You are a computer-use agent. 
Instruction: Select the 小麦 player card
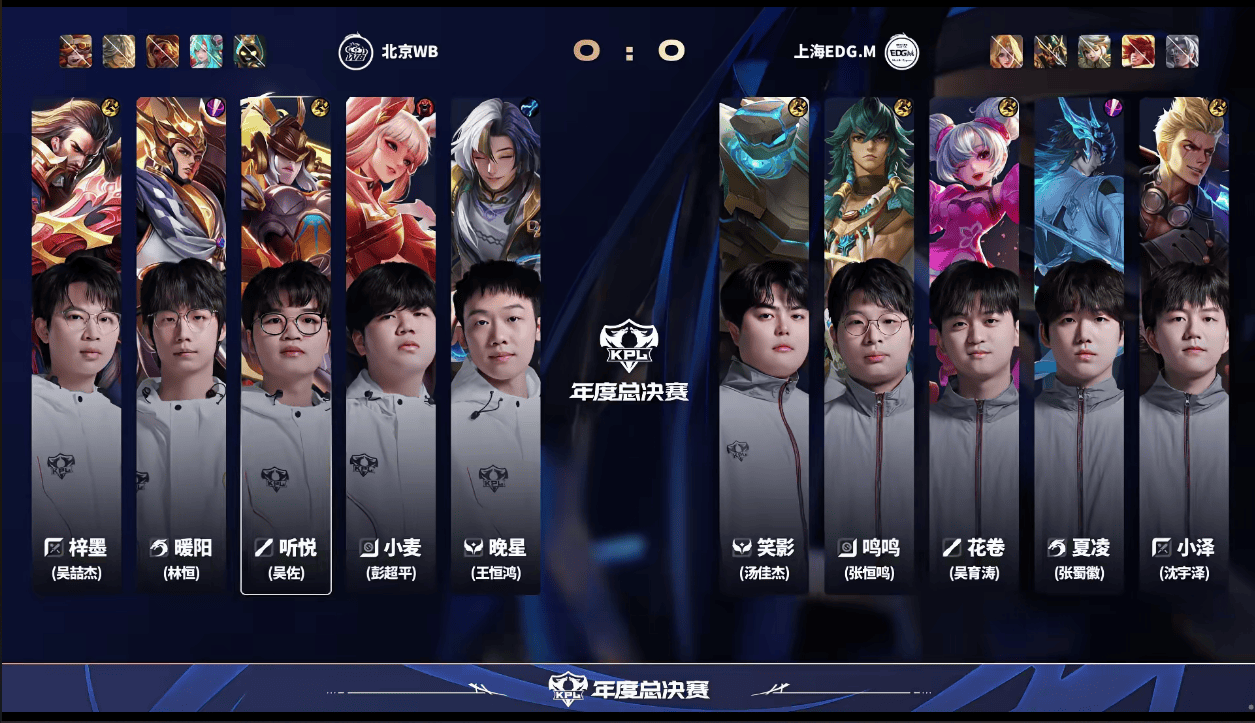(x=391, y=345)
